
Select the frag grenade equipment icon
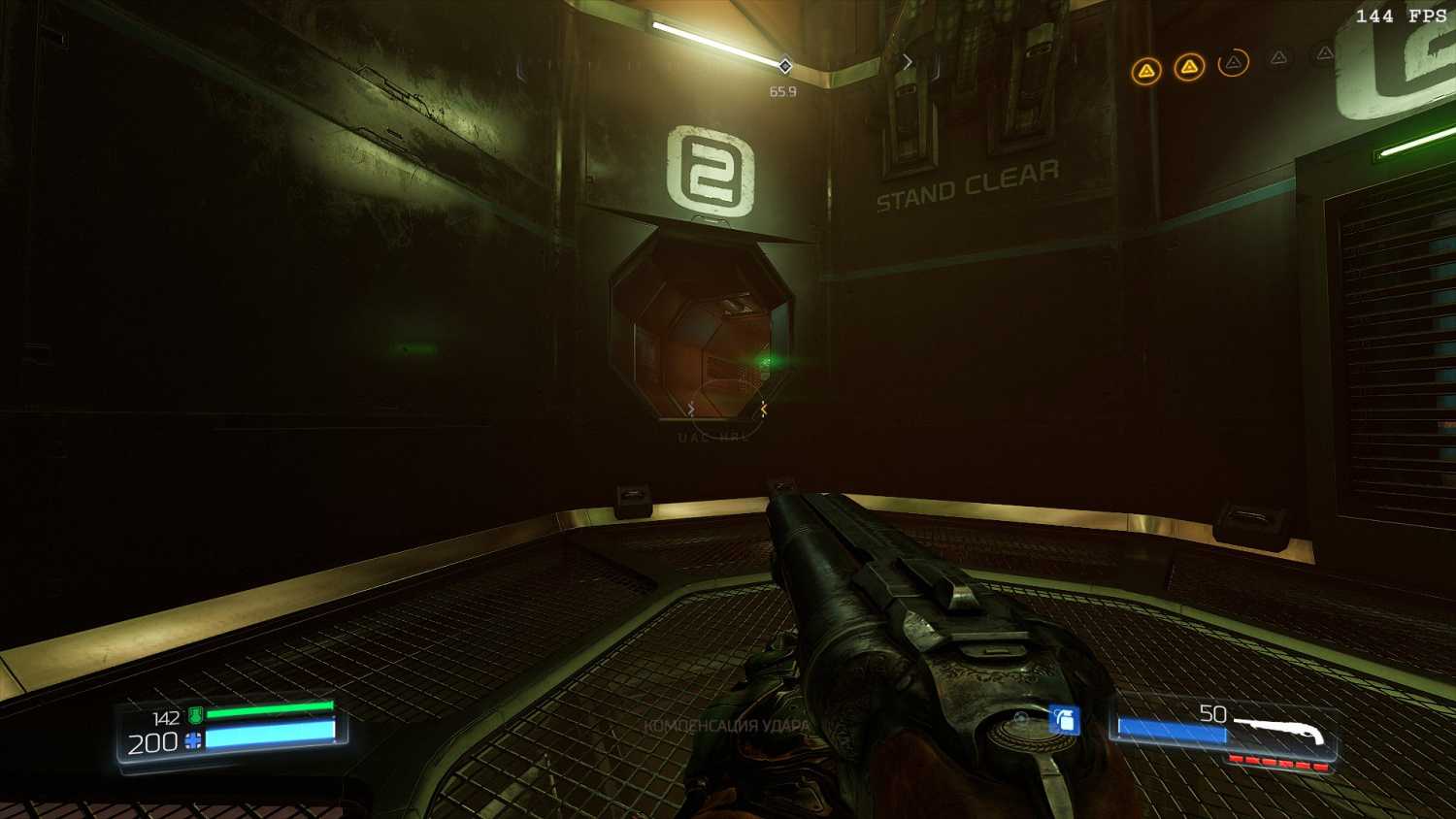click(x=1065, y=720)
